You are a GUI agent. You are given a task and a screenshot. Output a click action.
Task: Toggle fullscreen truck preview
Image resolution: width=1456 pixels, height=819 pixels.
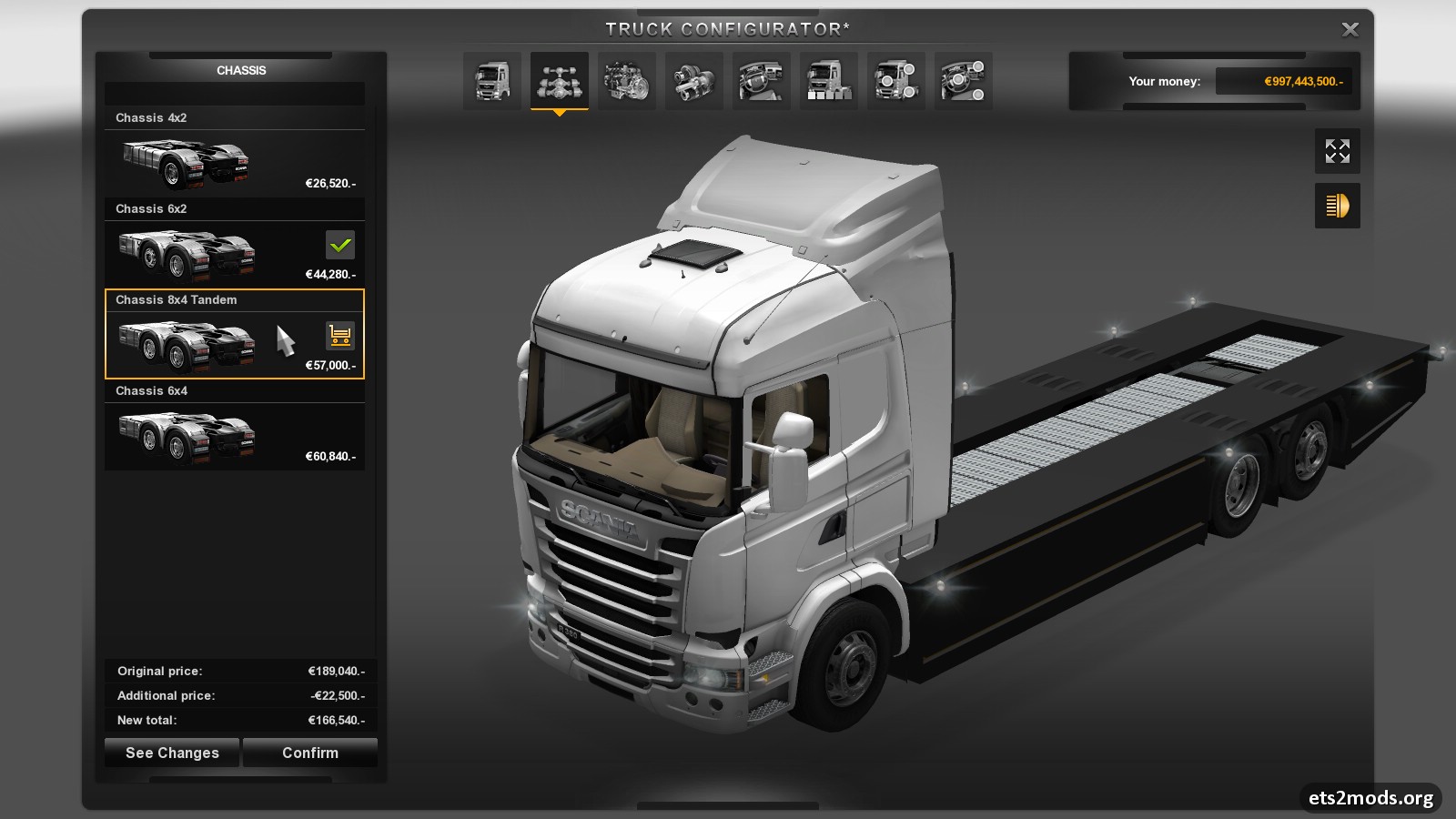pyautogui.click(x=1337, y=151)
